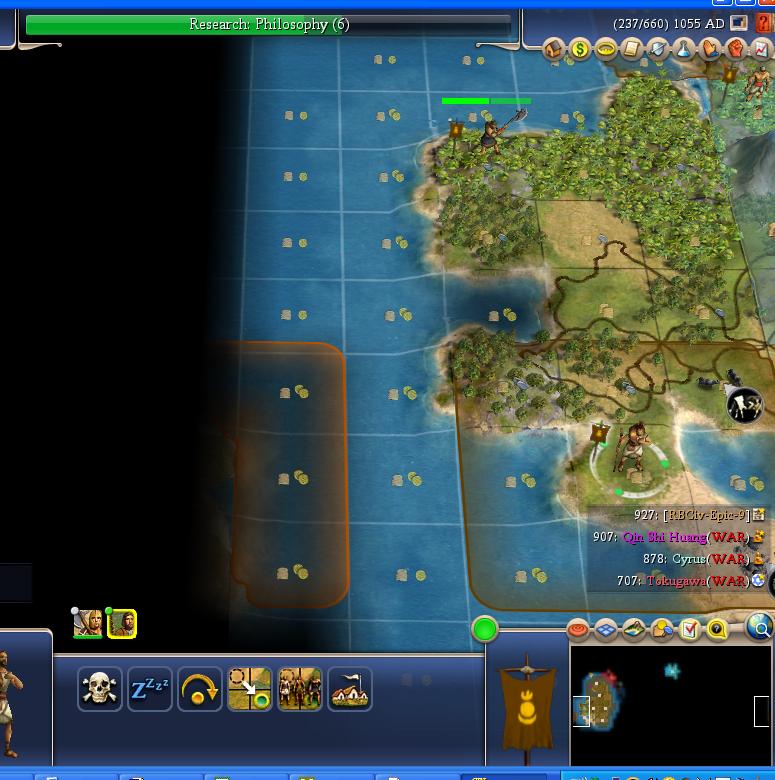Viewport: 775px width, 780px height.
Task: Click the Research: Philosophy progress bar
Action: tap(268, 24)
